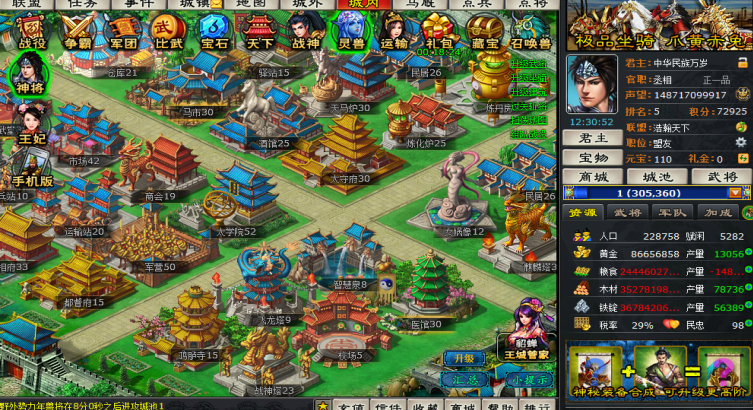This screenshot has height=410, width=753.
Task: Switch to the 军队 army tab
Action: [672, 213]
